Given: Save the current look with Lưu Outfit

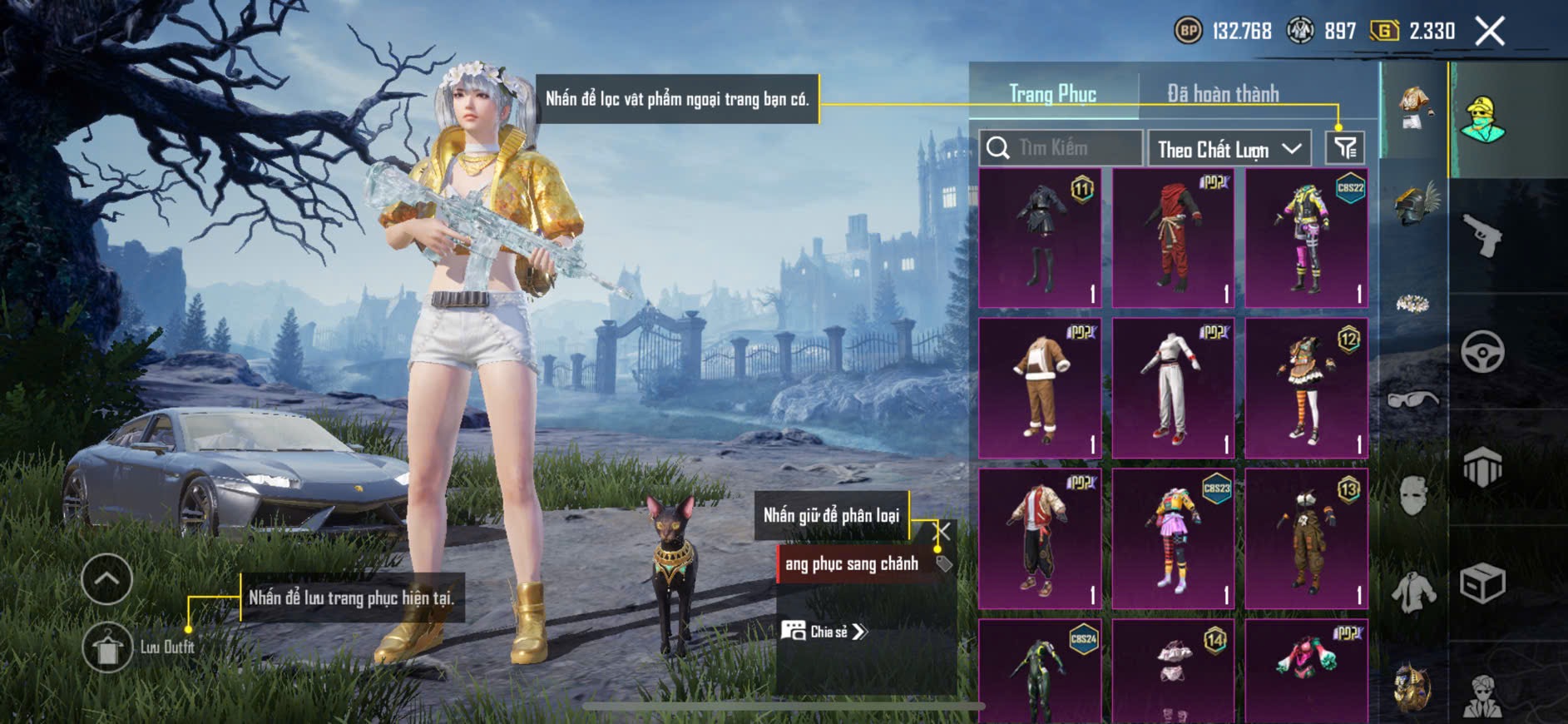Looking at the screenshot, I should 108,647.
